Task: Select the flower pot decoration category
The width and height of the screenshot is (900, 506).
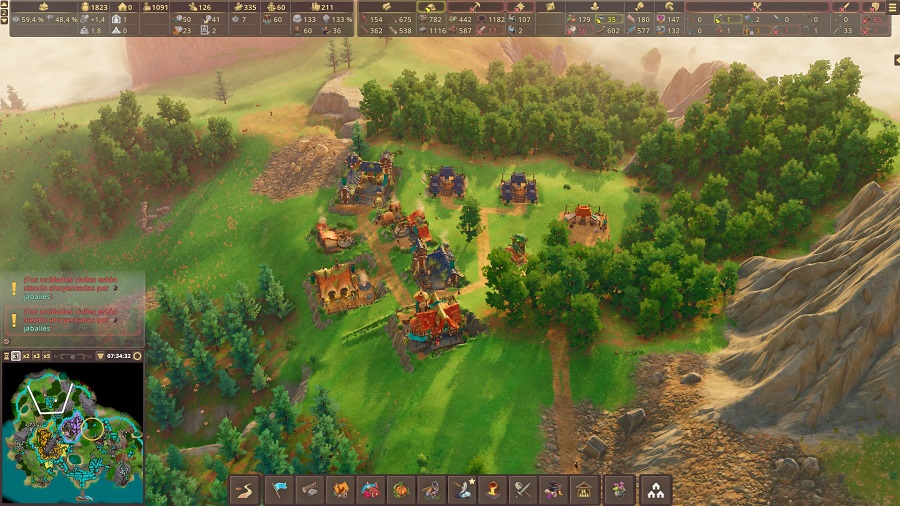Action: click(617, 490)
